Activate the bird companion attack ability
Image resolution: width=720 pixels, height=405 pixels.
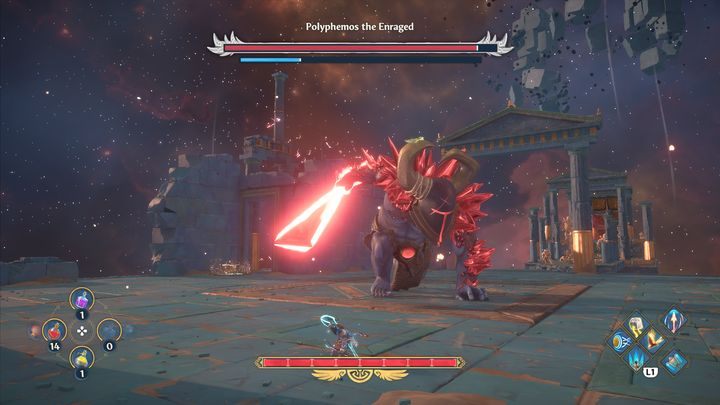(x=651, y=341)
